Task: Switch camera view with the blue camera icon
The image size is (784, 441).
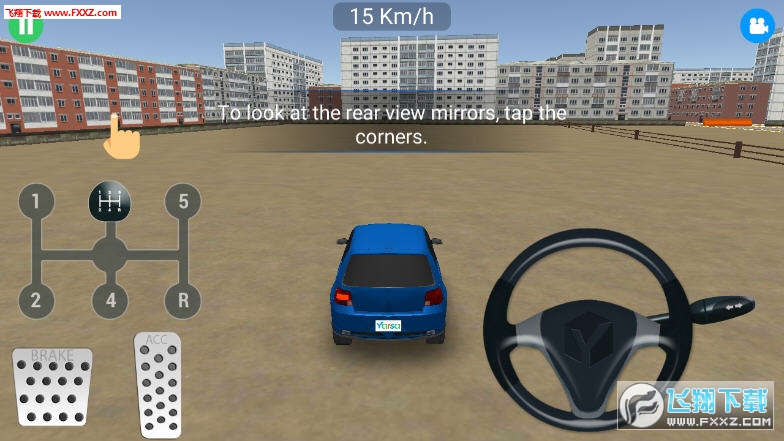Action: click(x=753, y=26)
